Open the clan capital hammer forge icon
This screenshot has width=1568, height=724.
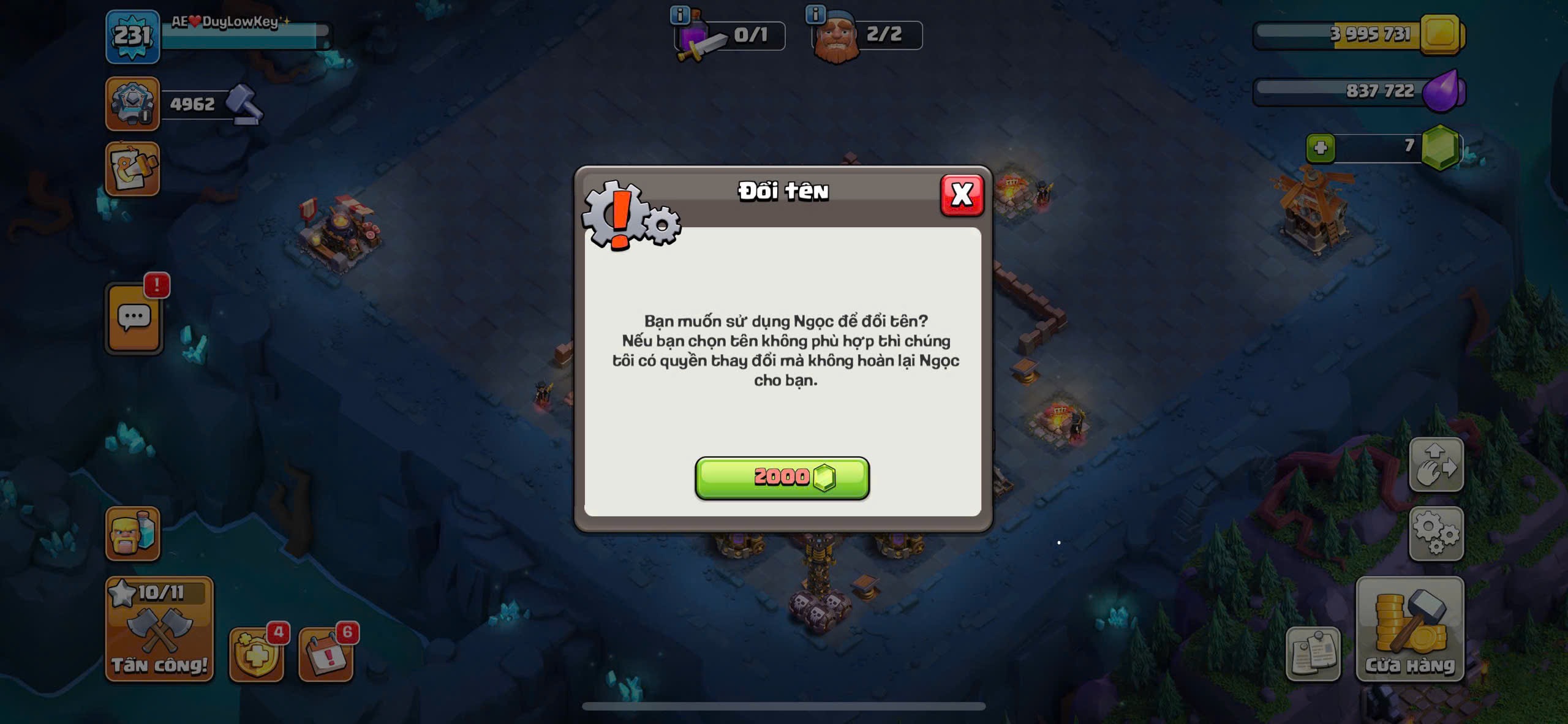click(132, 104)
